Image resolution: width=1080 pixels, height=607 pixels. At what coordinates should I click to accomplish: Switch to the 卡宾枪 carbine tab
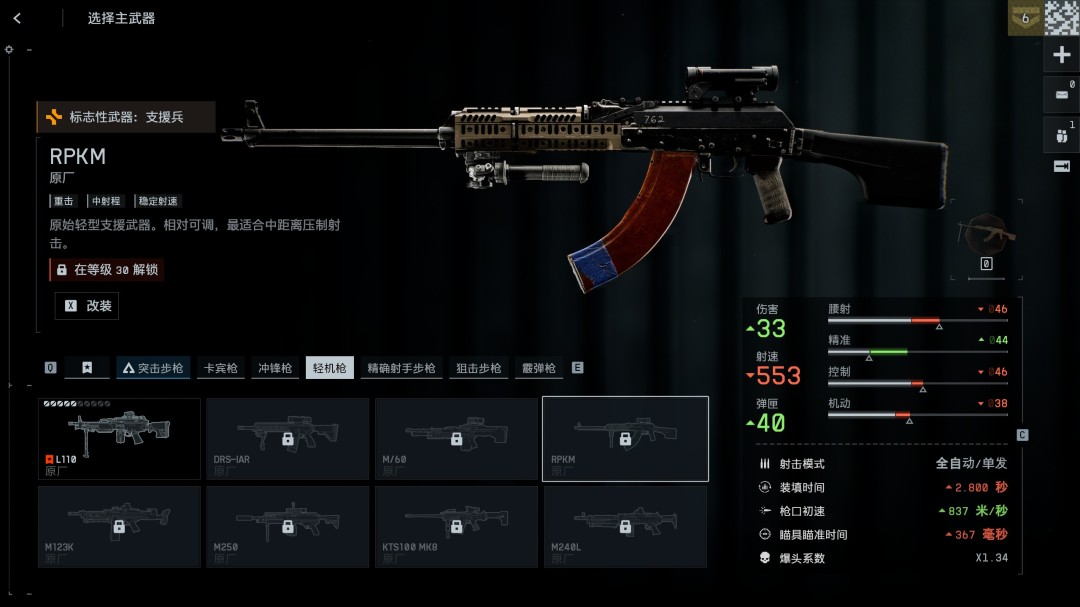(221, 368)
